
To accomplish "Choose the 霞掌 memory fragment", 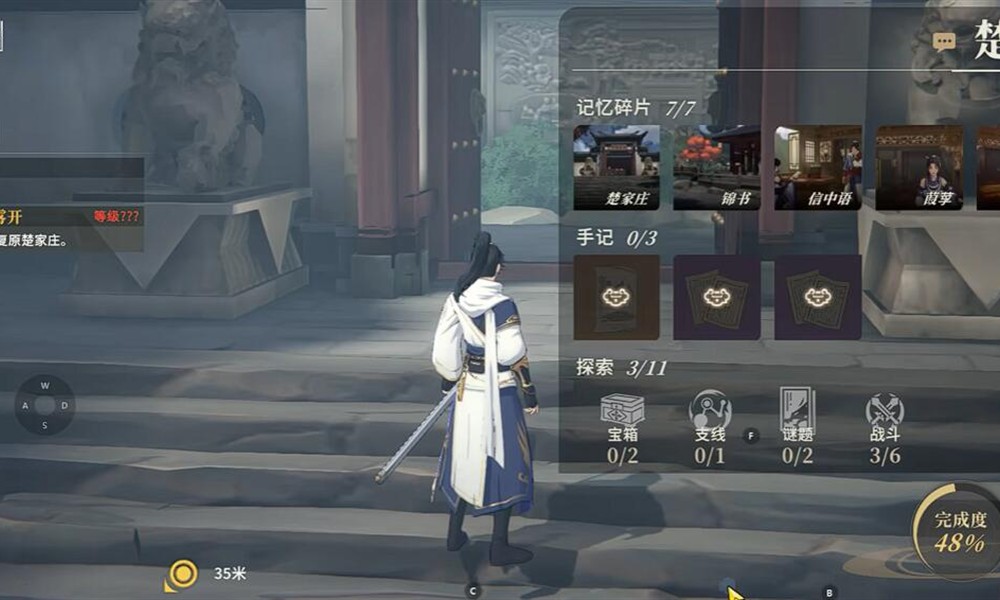I will coord(919,167).
